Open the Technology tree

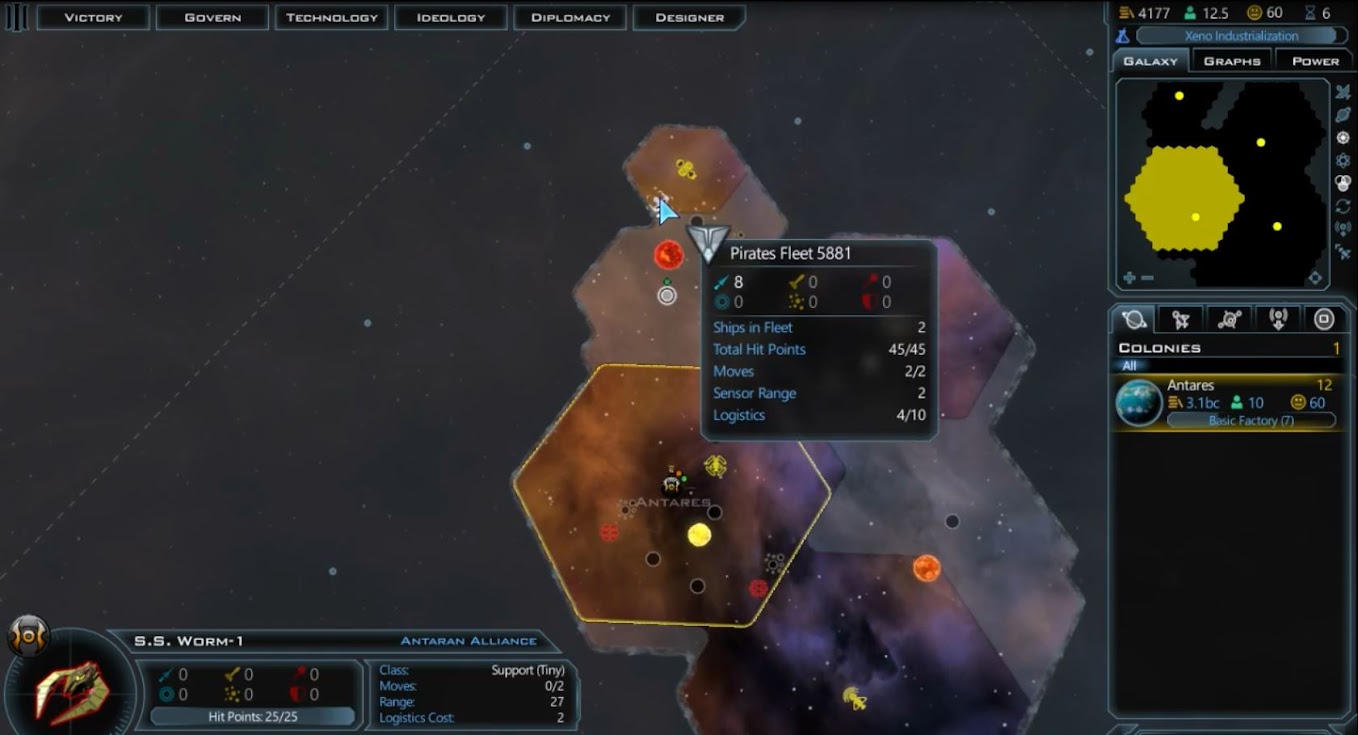[x=332, y=17]
